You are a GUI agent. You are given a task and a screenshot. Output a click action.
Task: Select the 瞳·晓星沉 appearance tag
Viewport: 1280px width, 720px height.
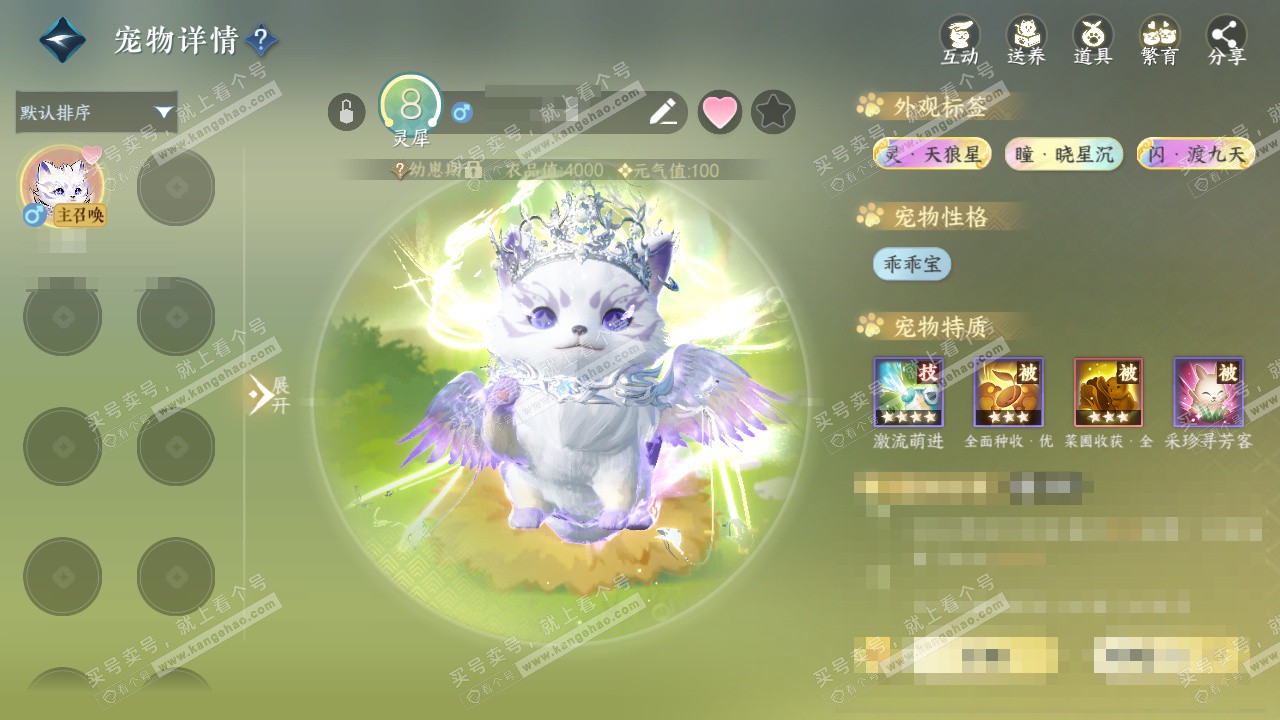point(1064,154)
